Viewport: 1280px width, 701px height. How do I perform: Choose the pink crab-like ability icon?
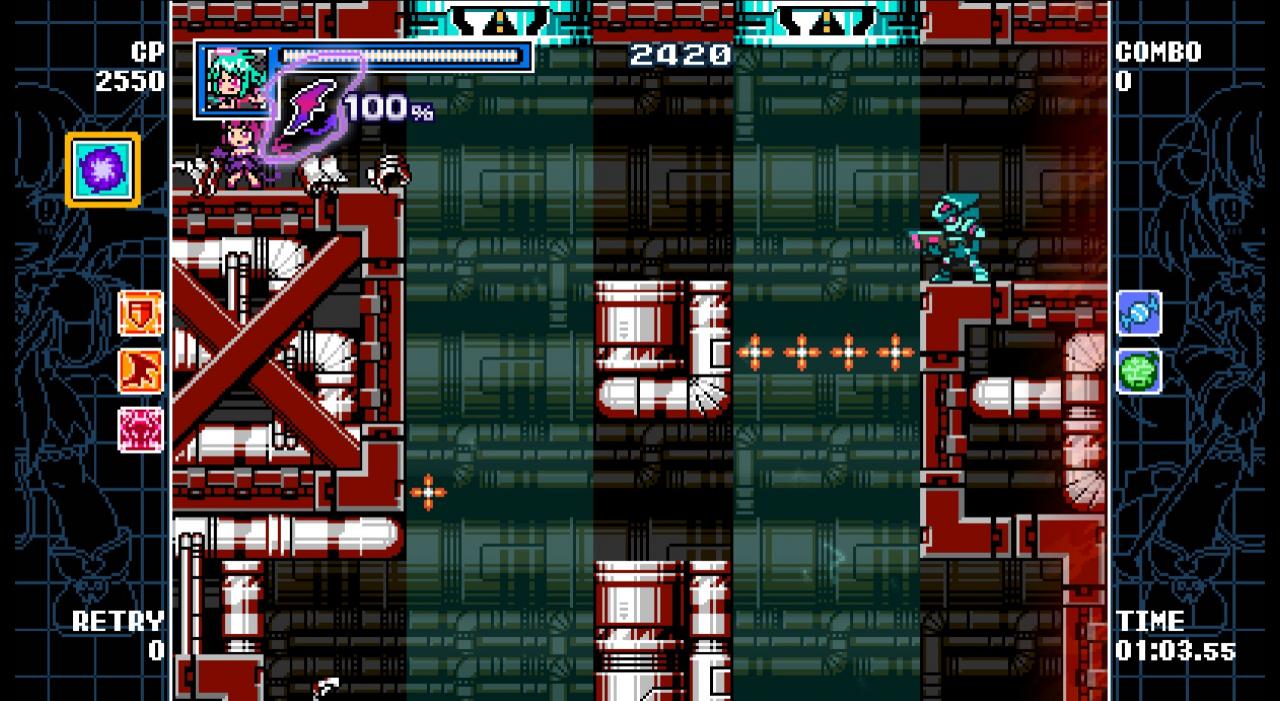click(140, 429)
